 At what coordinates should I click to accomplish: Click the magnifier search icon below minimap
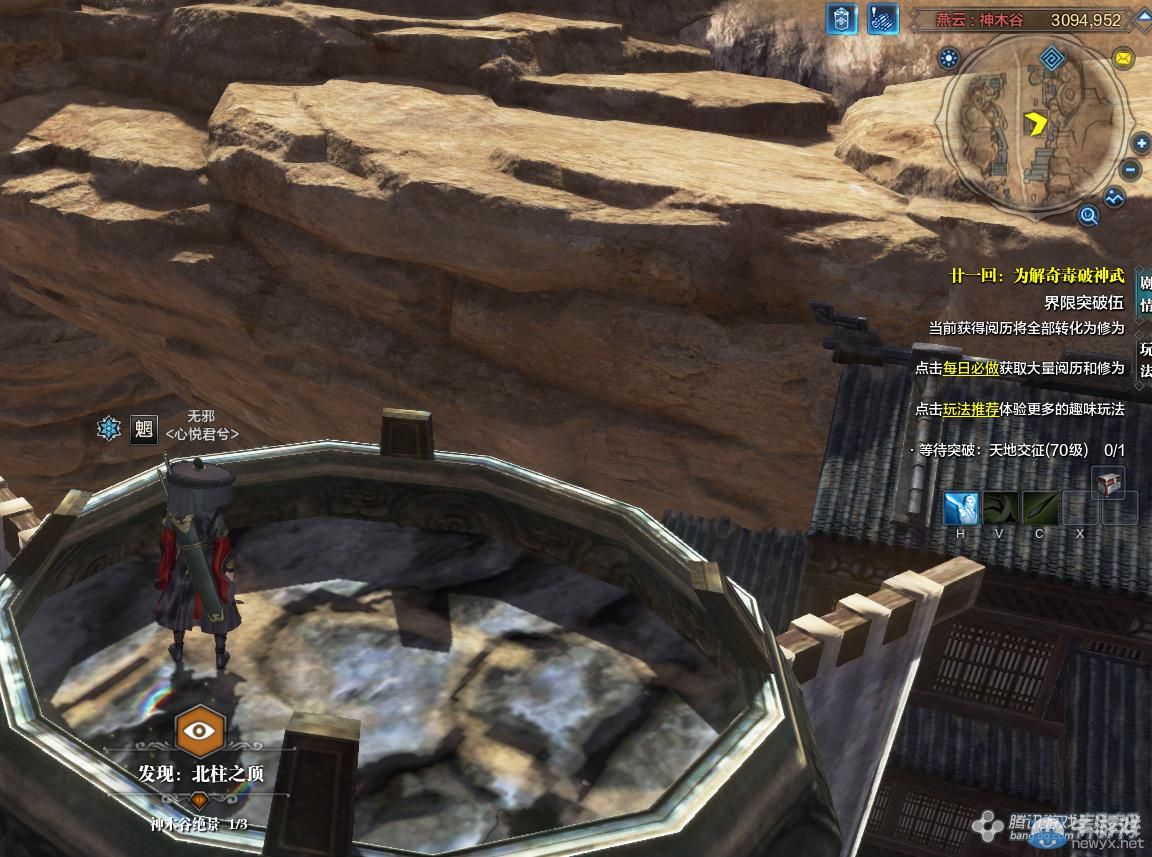(1089, 214)
